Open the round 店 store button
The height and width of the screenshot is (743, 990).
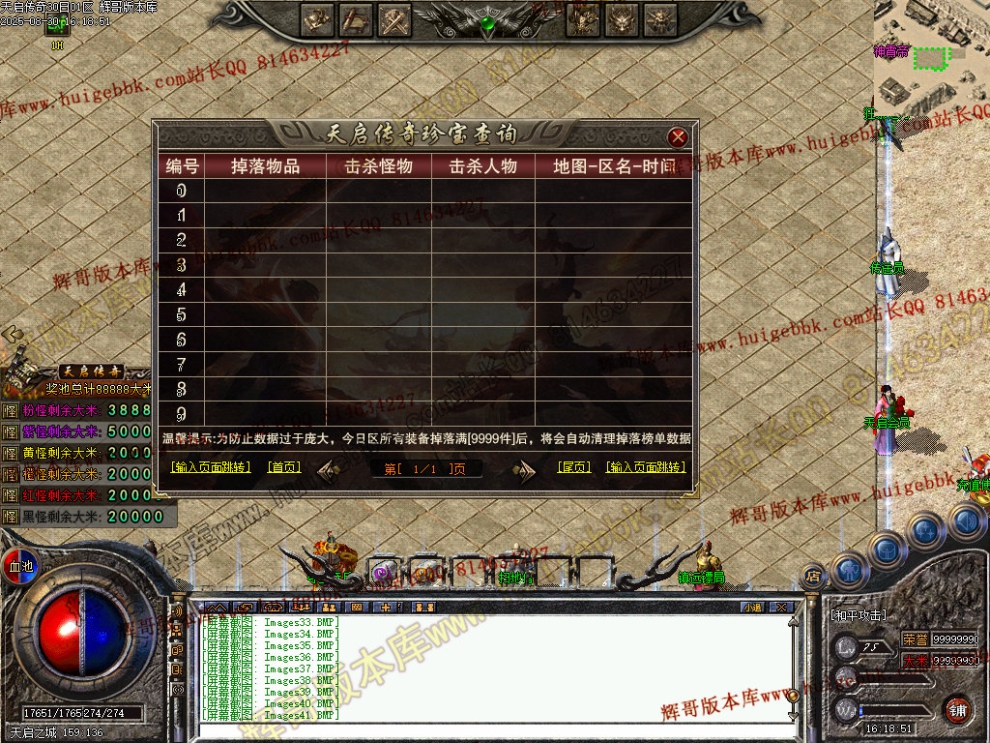pos(813,577)
